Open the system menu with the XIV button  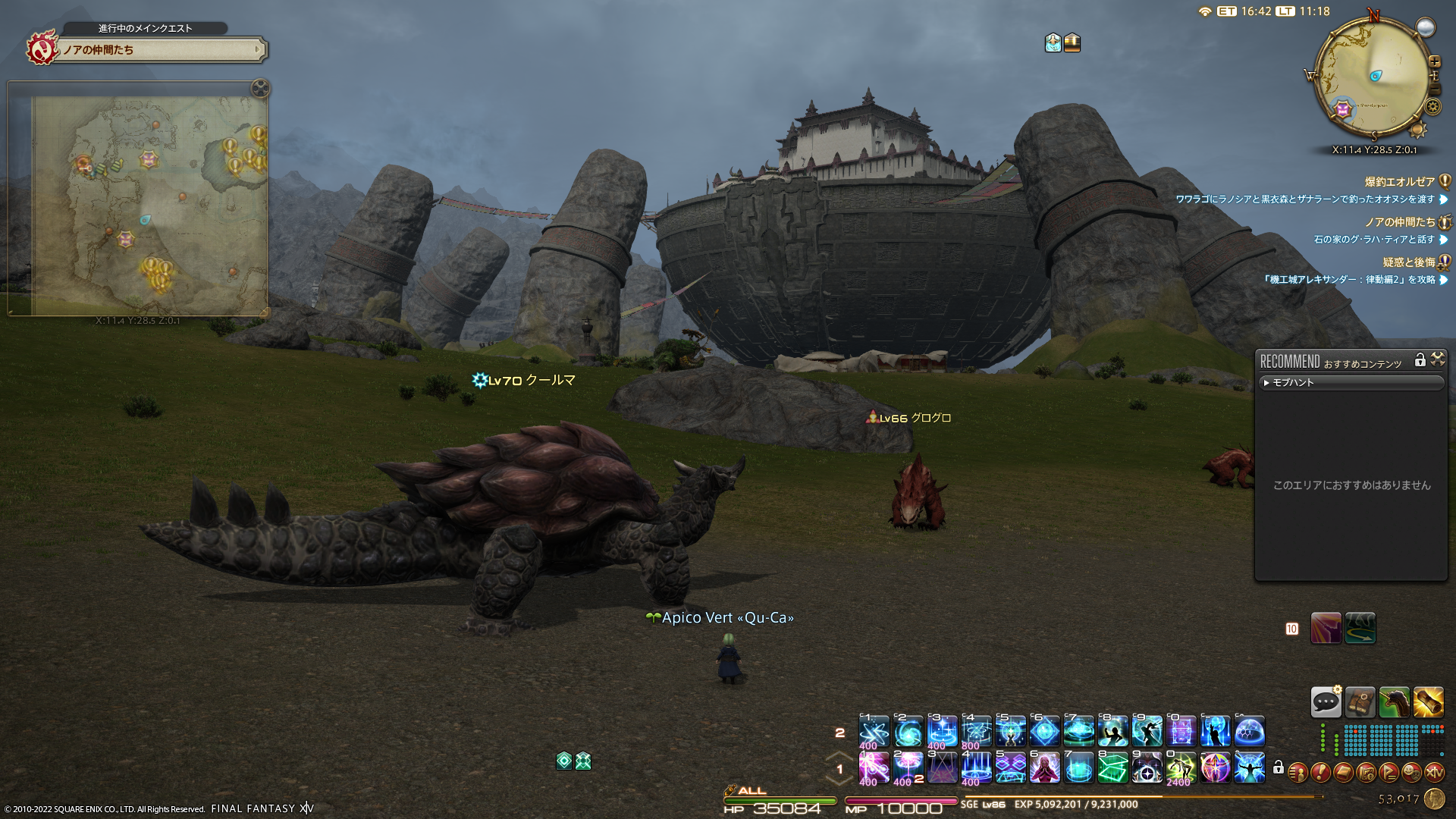click(1434, 773)
